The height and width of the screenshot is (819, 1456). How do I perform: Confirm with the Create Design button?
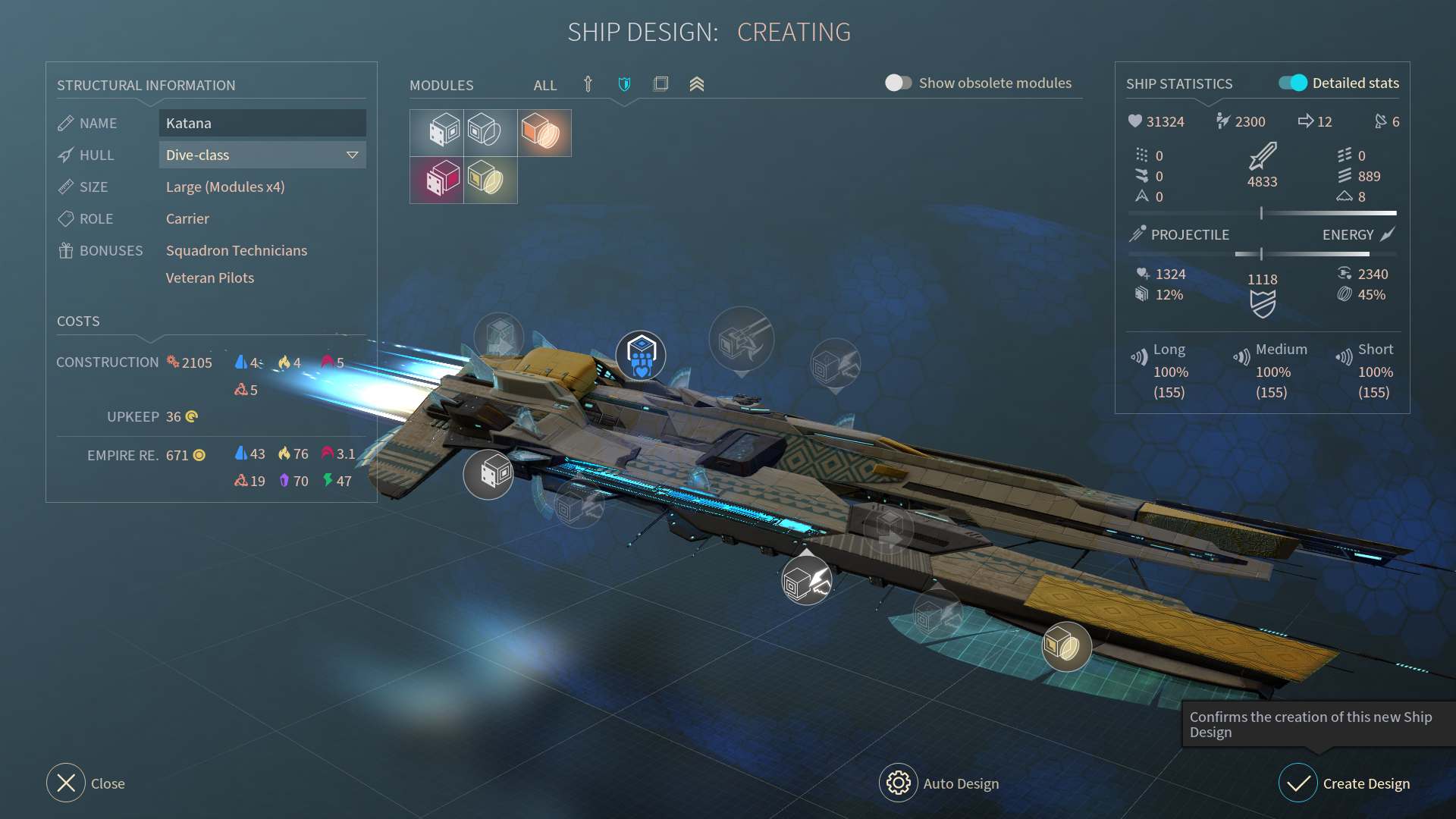[1345, 783]
